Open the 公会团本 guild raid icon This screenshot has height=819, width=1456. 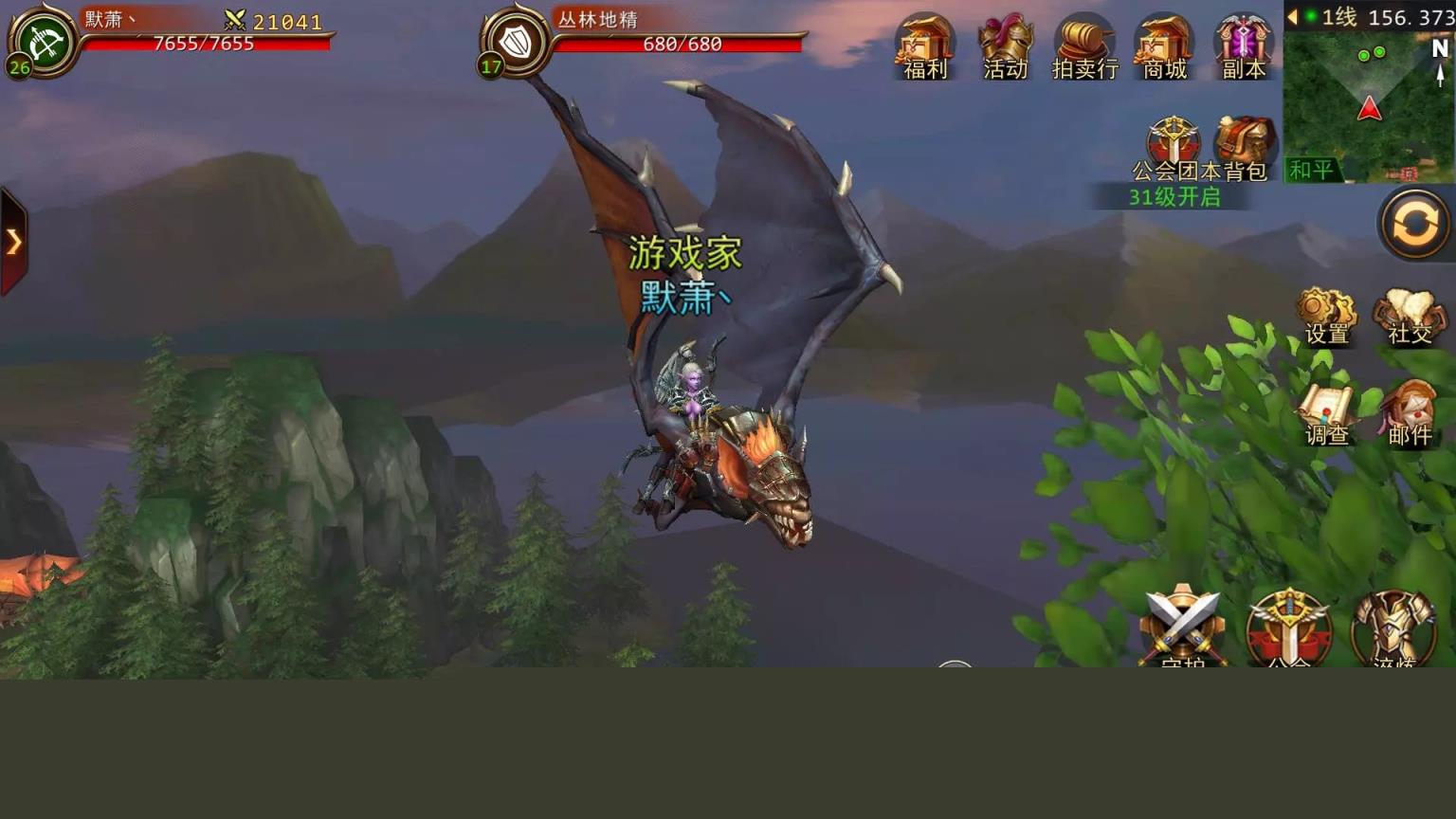1174,146
